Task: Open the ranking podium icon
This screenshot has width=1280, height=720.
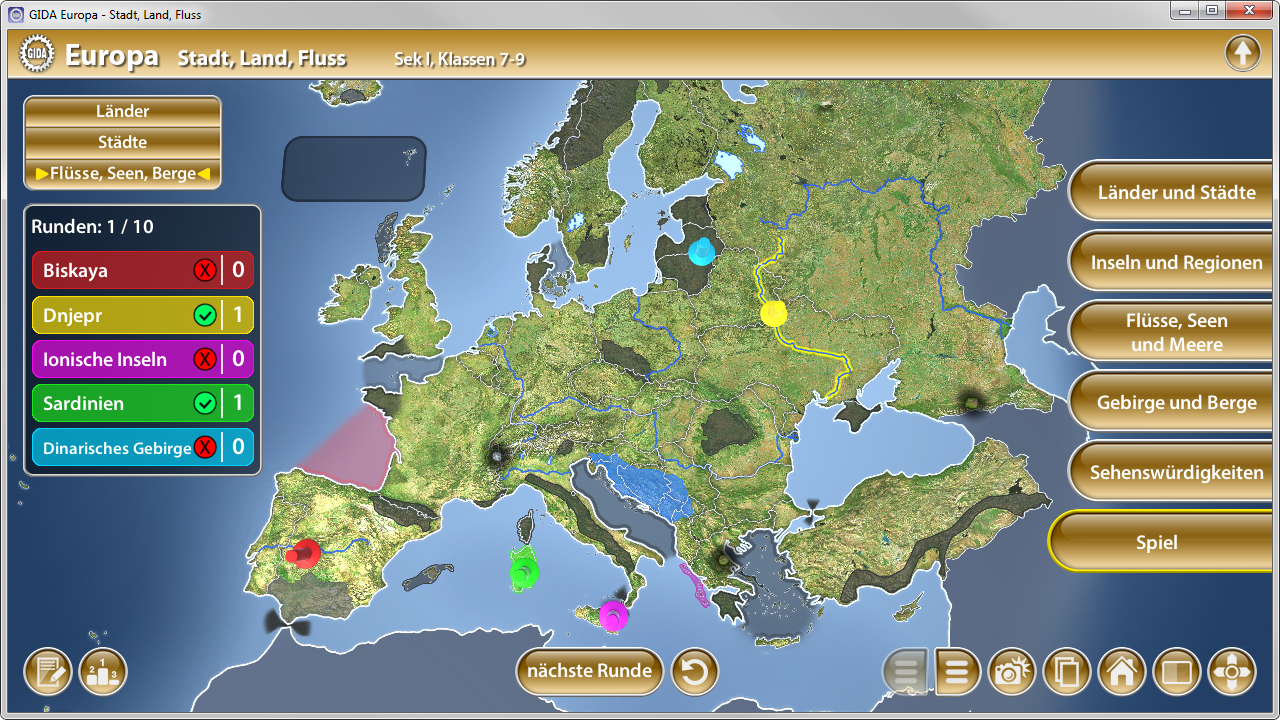Action: point(101,671)
